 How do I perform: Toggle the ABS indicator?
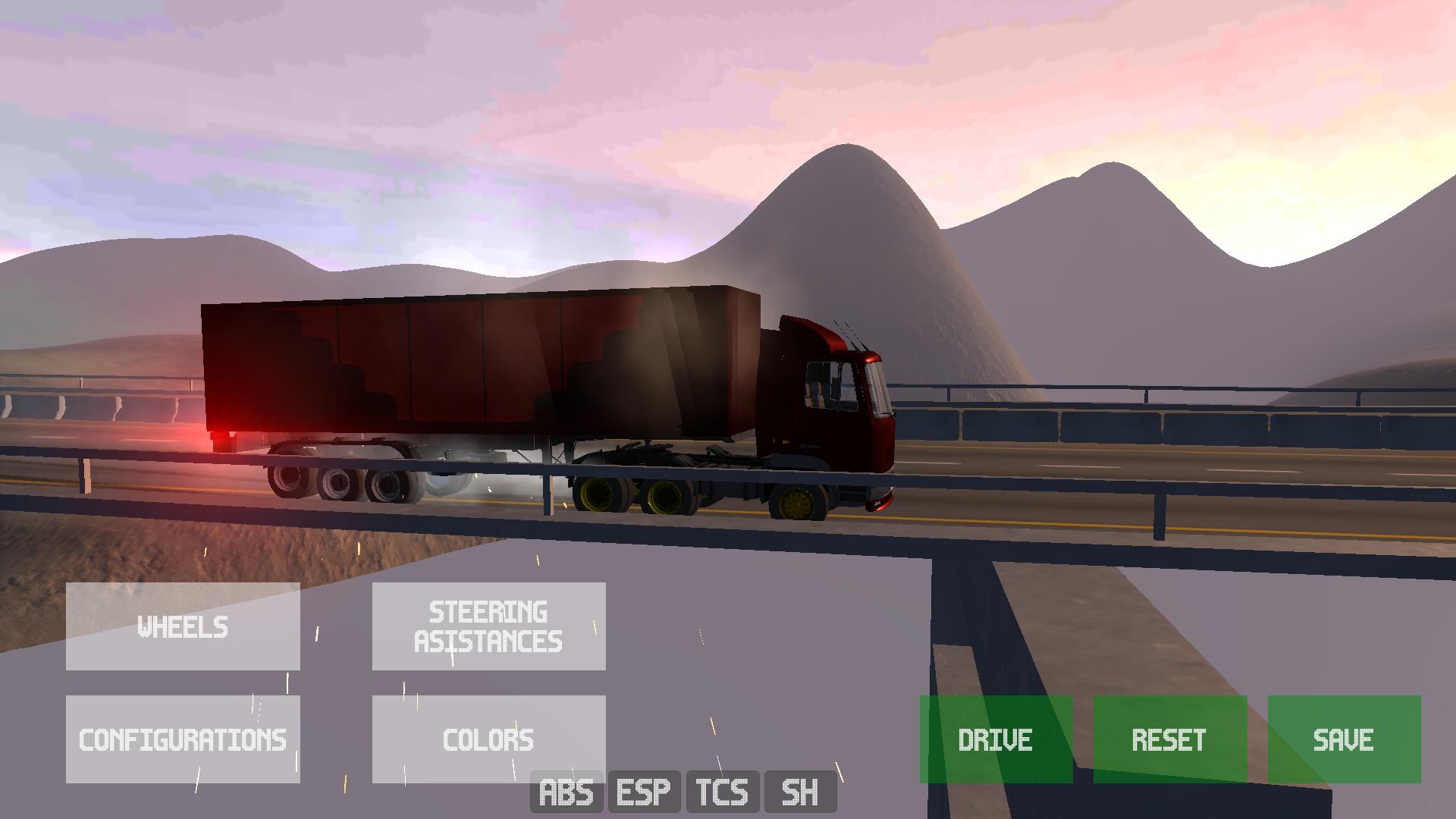(x=566, y=792)
